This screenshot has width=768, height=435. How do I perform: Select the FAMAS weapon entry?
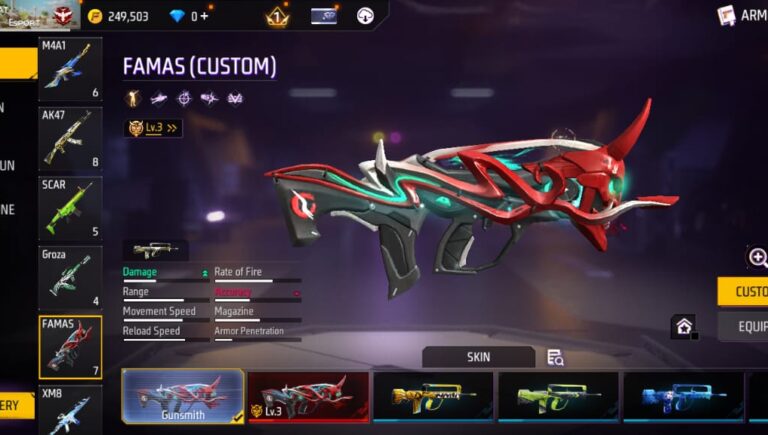coord(70,347)
